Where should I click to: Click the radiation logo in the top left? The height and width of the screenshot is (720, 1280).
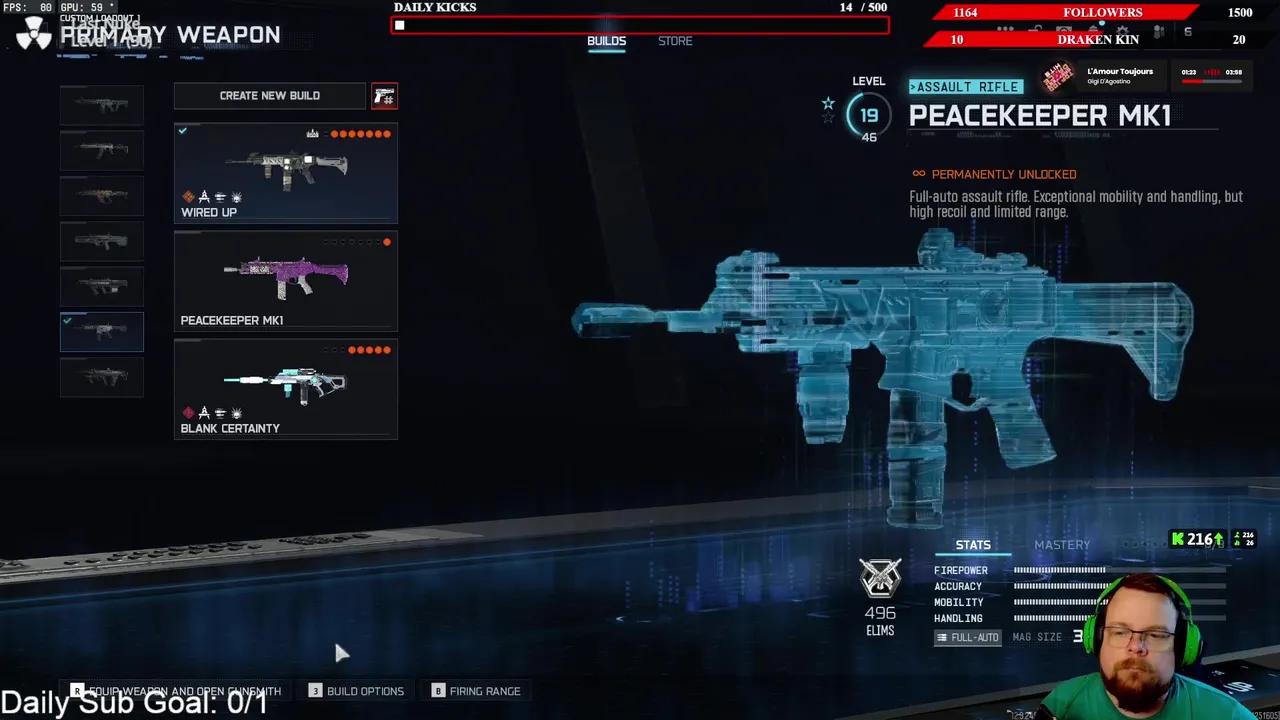tap(33, 33)
